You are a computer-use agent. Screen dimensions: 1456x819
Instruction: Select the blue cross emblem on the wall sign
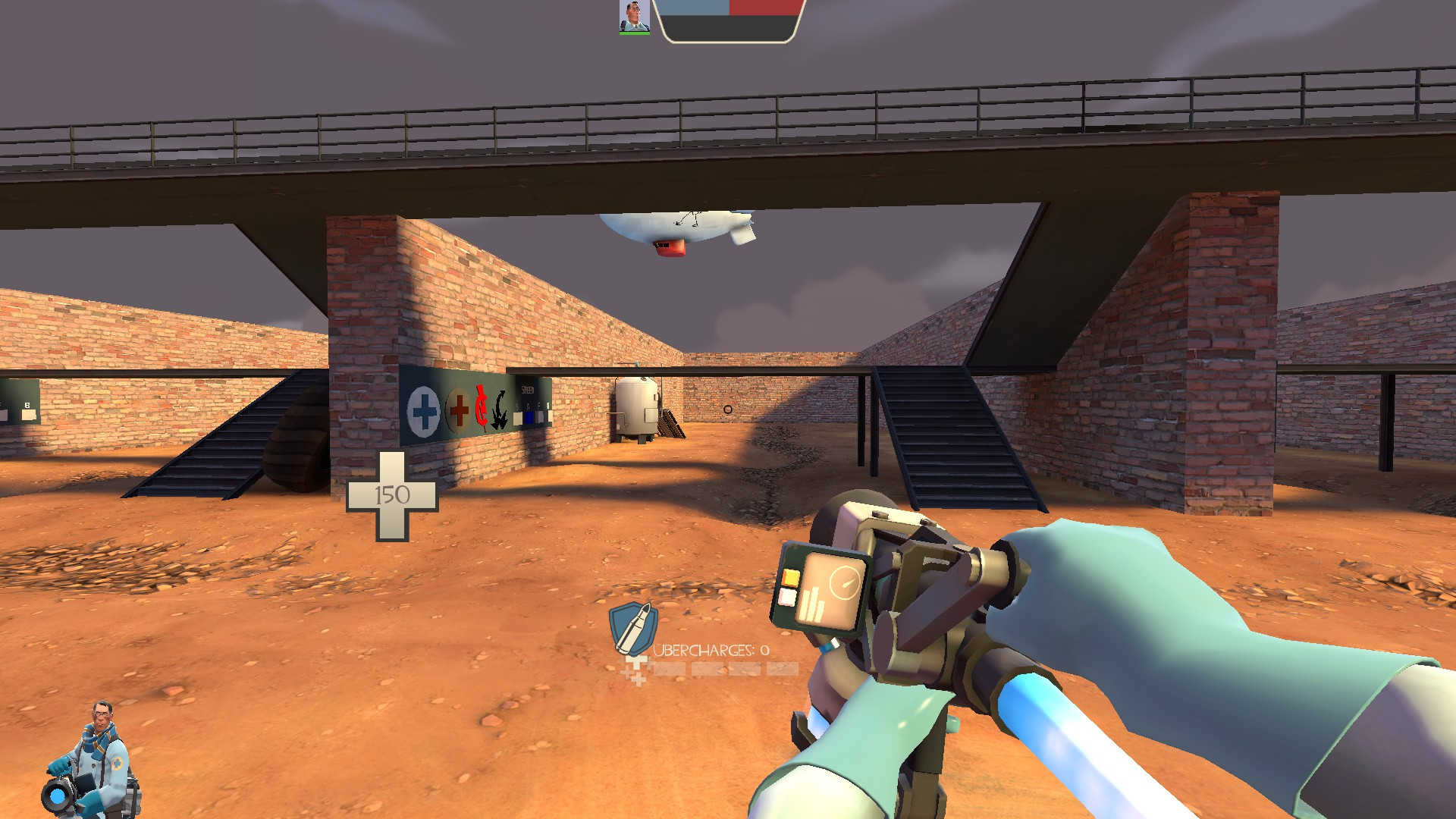423,411
